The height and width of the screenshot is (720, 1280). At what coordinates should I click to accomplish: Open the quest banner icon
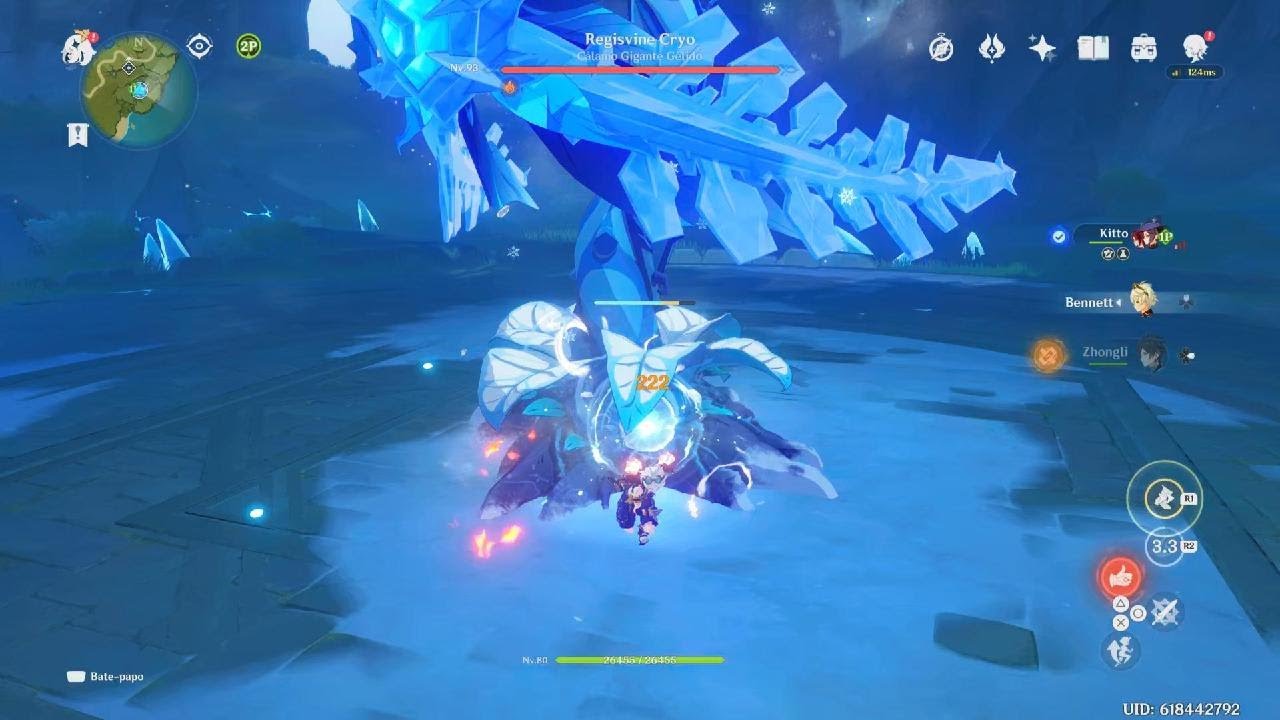pos(78,135)
